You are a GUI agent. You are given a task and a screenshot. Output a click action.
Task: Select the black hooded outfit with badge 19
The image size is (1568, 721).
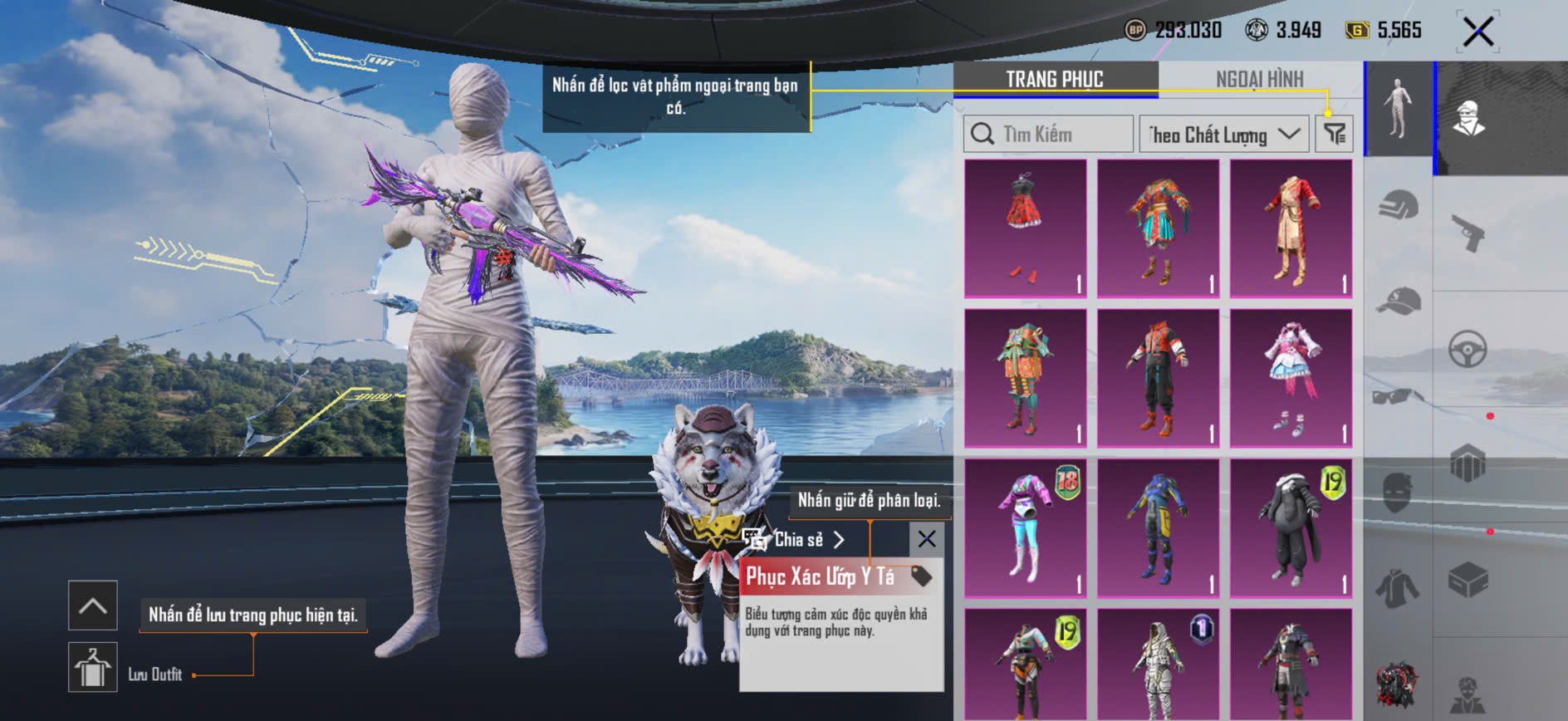1291,527
